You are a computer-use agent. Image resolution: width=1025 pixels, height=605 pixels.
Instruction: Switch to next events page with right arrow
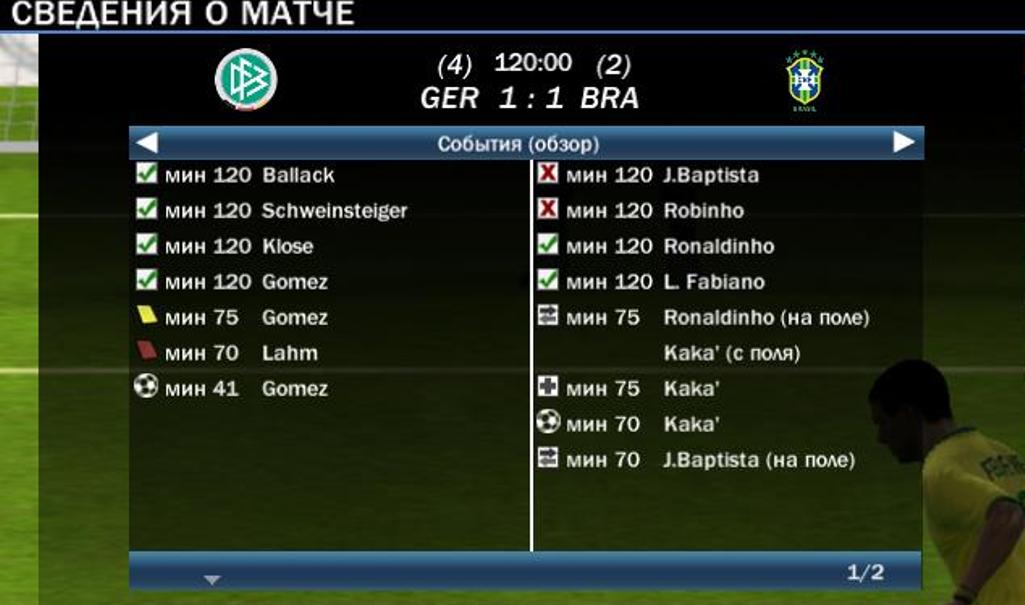[903, 143]
